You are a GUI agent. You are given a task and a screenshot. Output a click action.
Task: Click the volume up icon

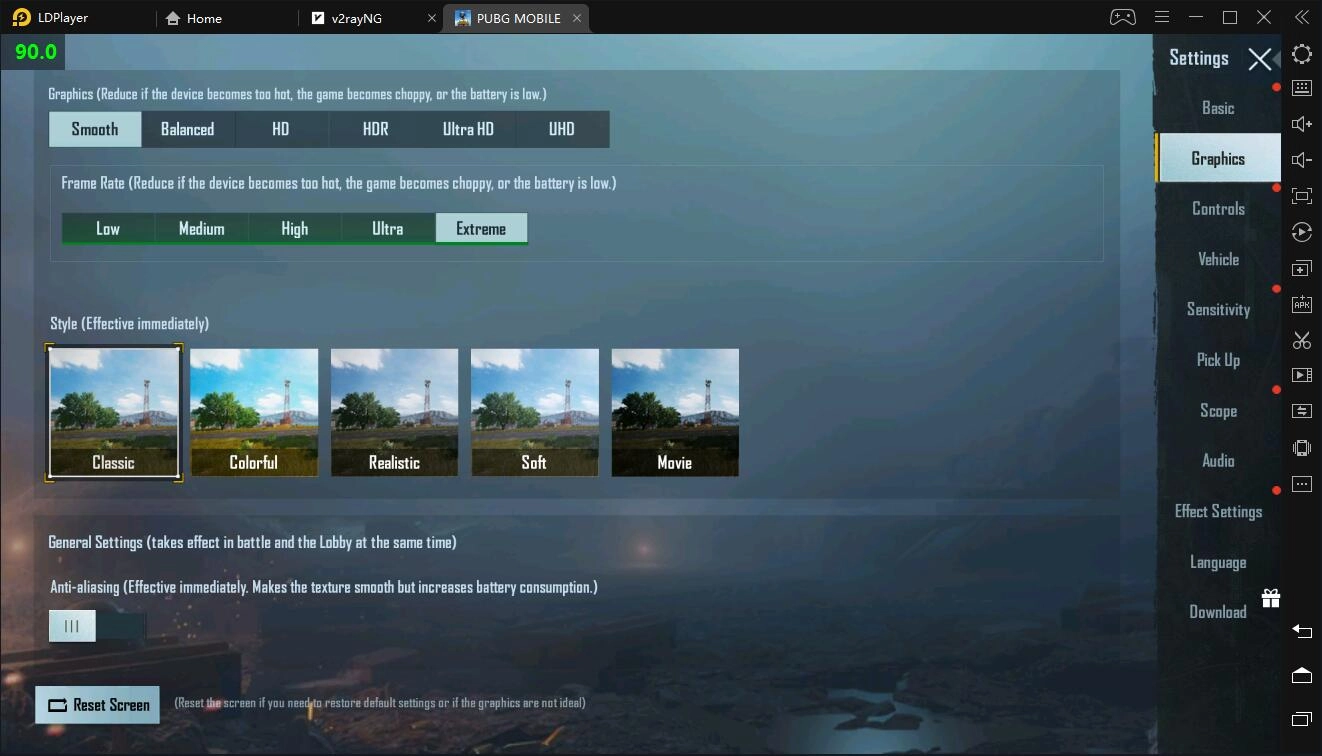(1301, 123)
